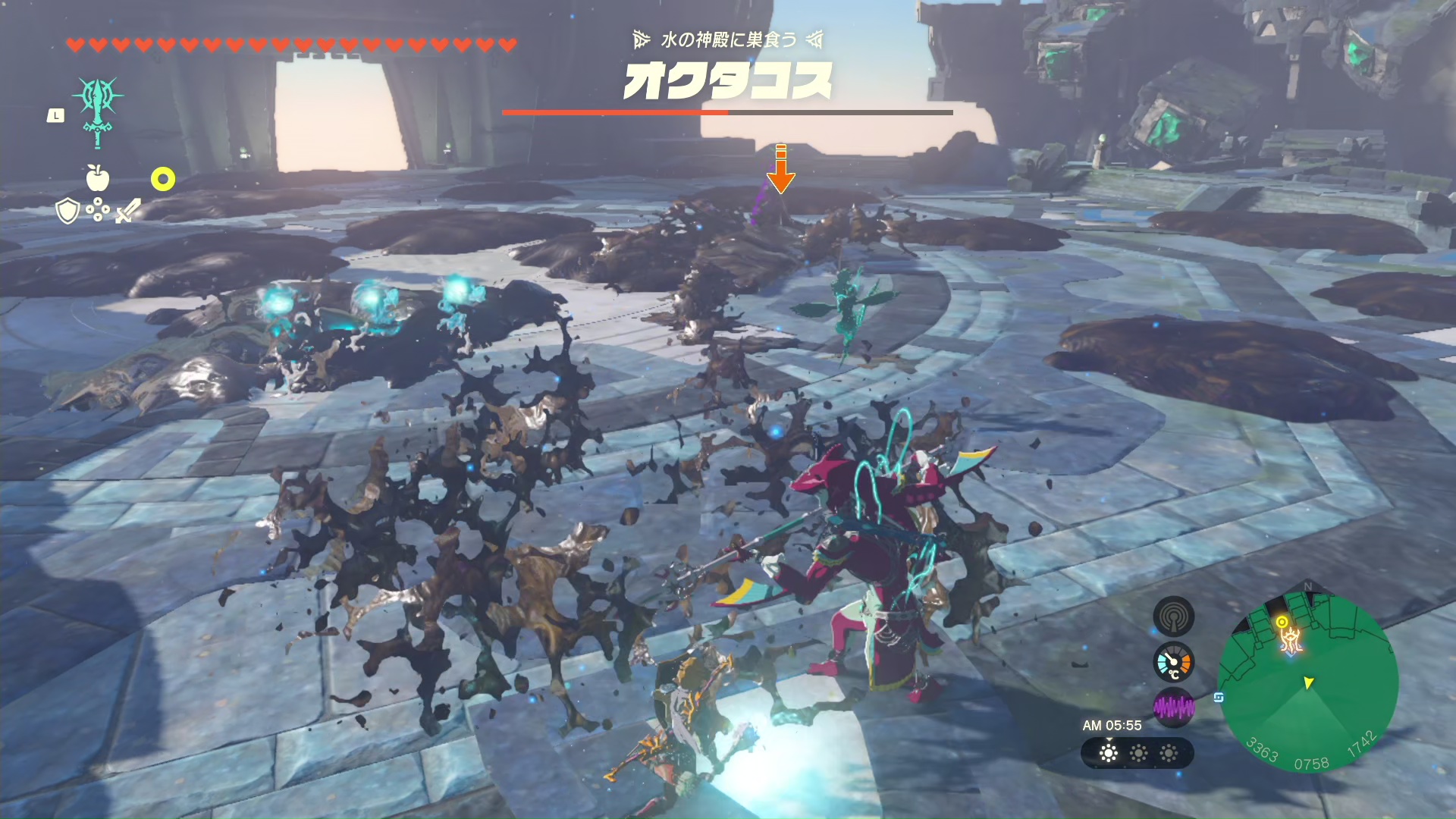Click the temperature gauge icon
1456x819 pixels.
(x=1173, y=663)
